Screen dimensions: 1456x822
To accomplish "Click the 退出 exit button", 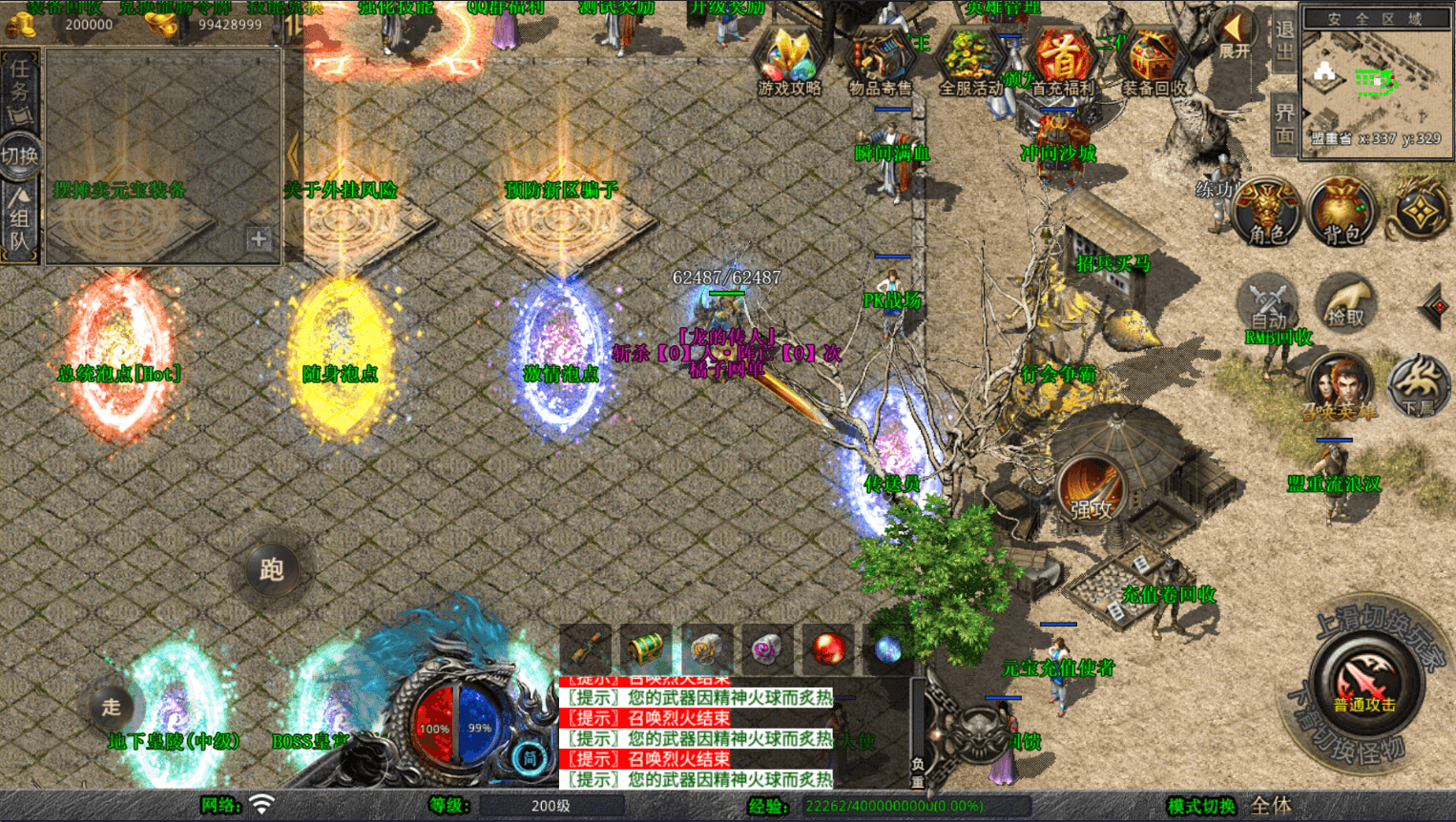I will click(1283, 41).
